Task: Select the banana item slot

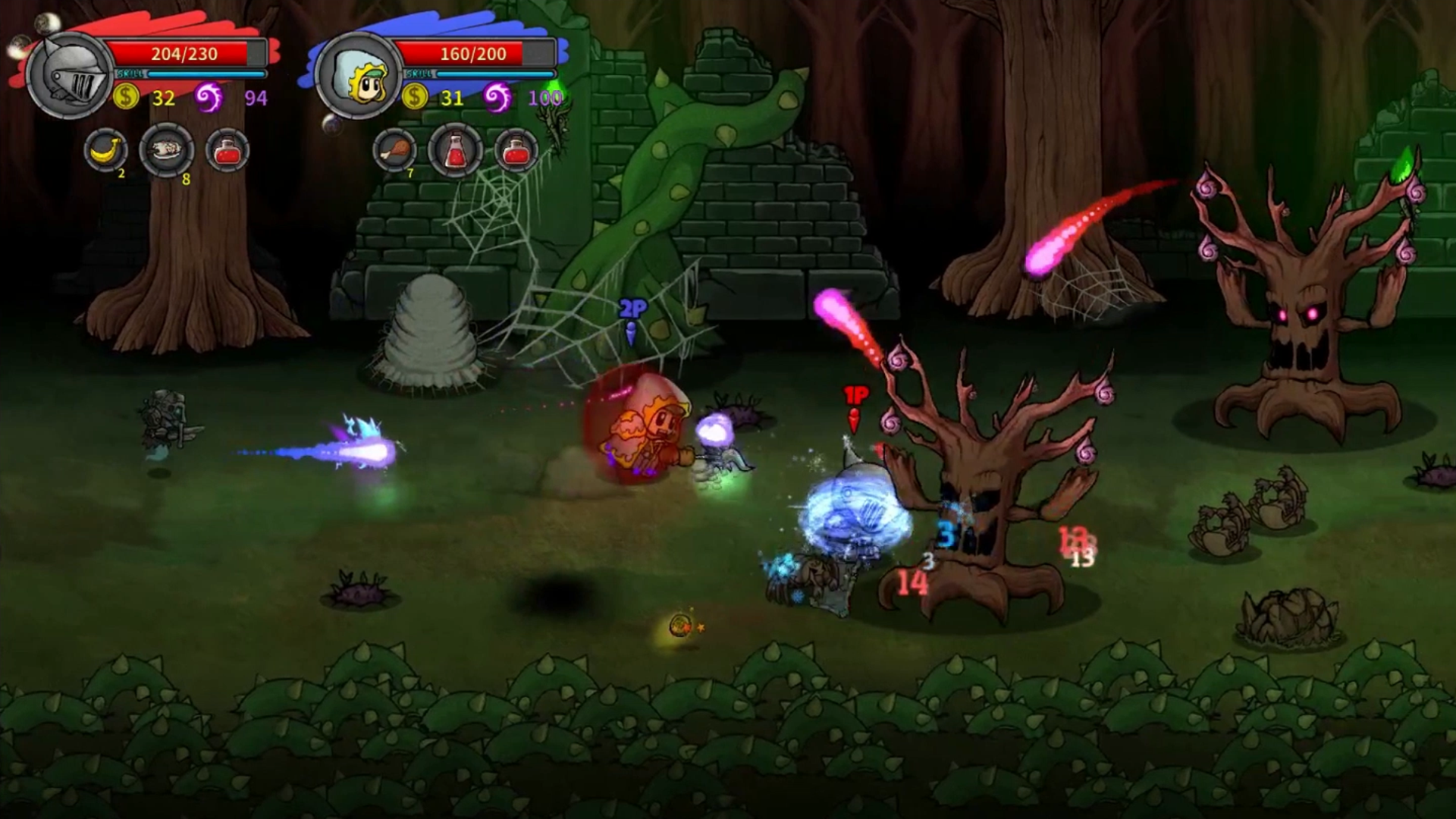Action: point(105,150)
